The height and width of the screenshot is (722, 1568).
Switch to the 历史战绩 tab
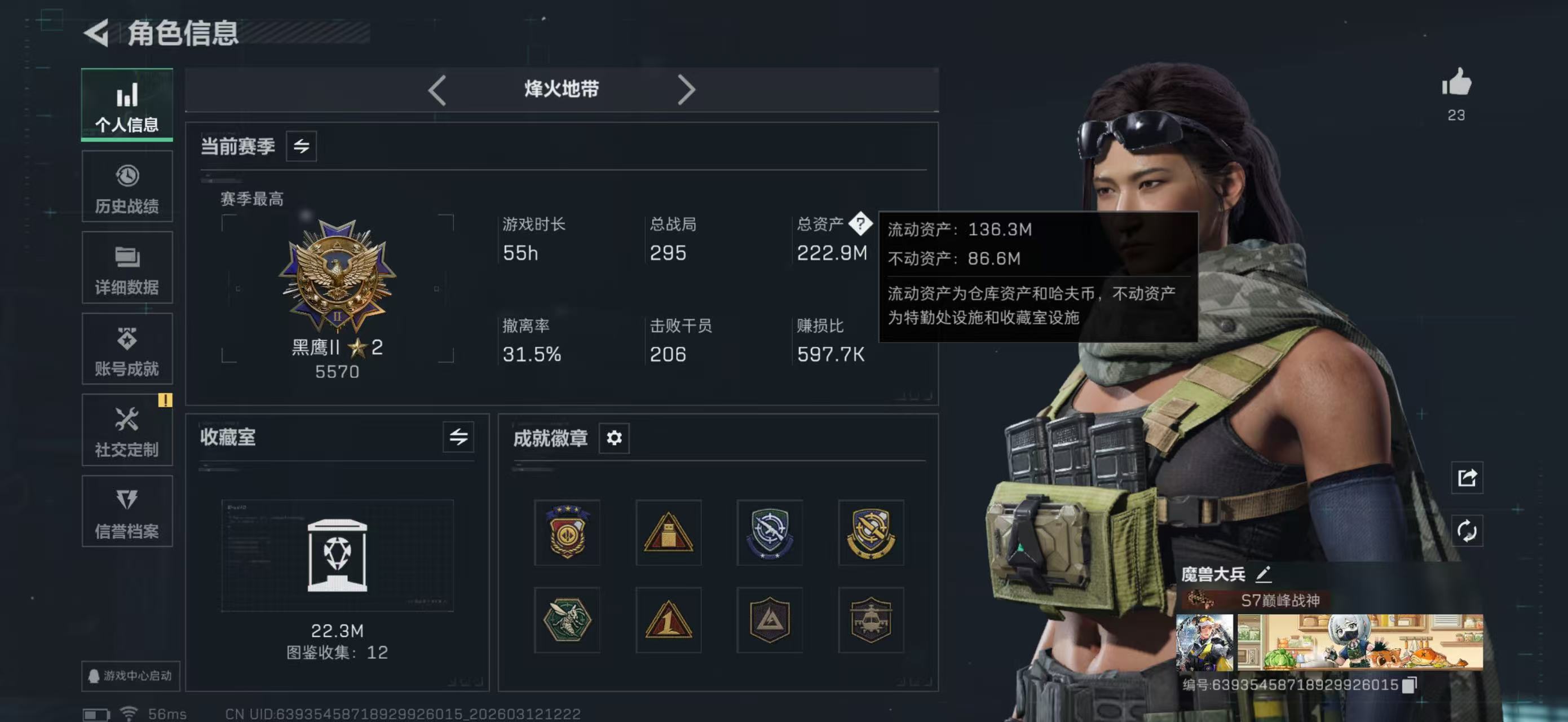(127, 187)
